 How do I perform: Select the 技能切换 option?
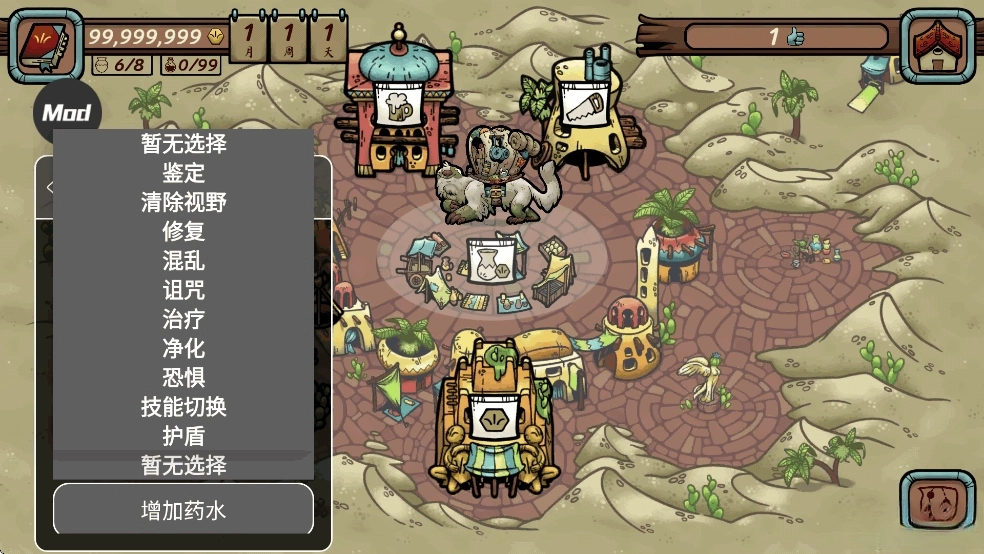click(x=183, y=407)
